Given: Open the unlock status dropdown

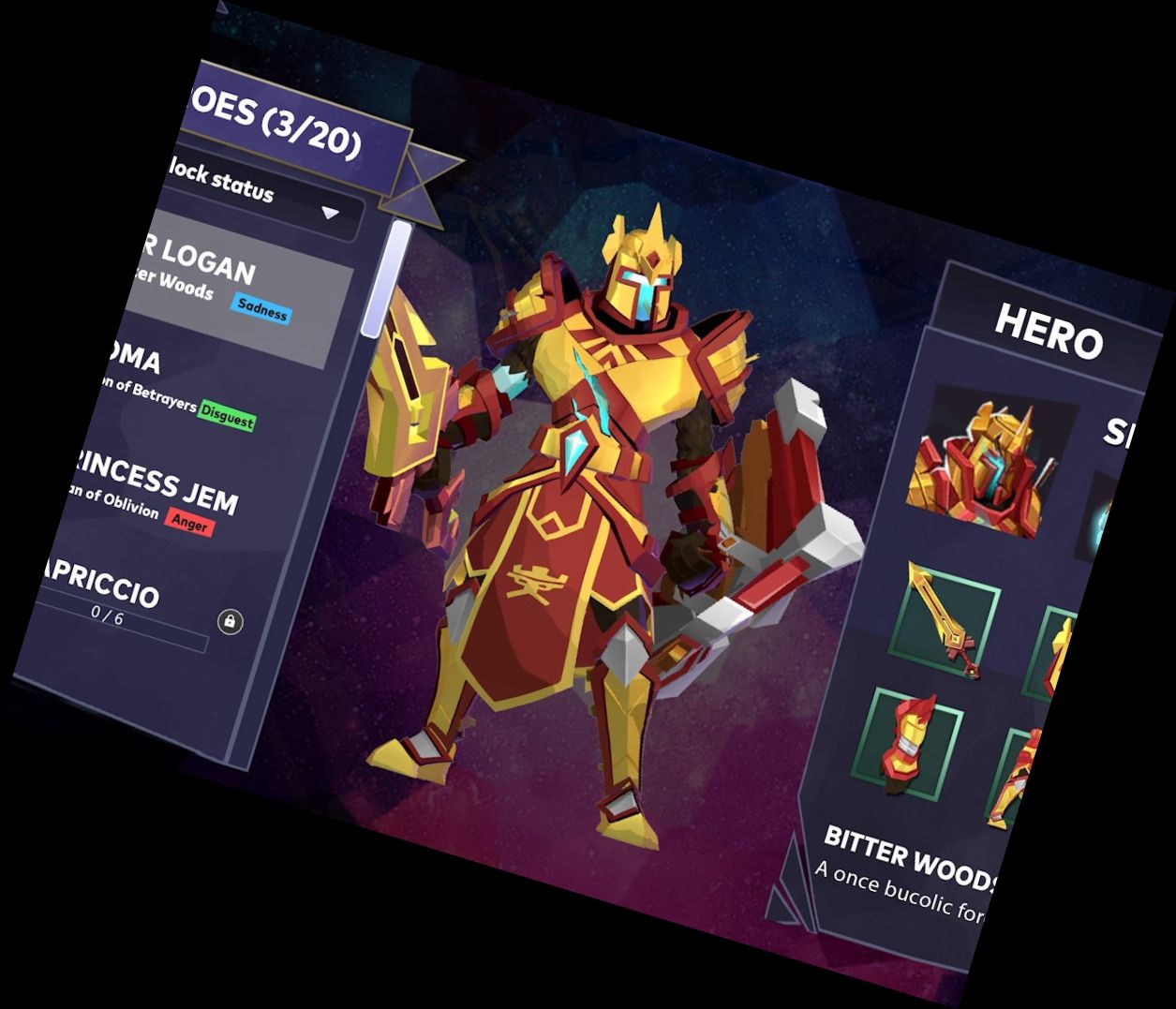Looking at the screenshot, I should point(330,213).
